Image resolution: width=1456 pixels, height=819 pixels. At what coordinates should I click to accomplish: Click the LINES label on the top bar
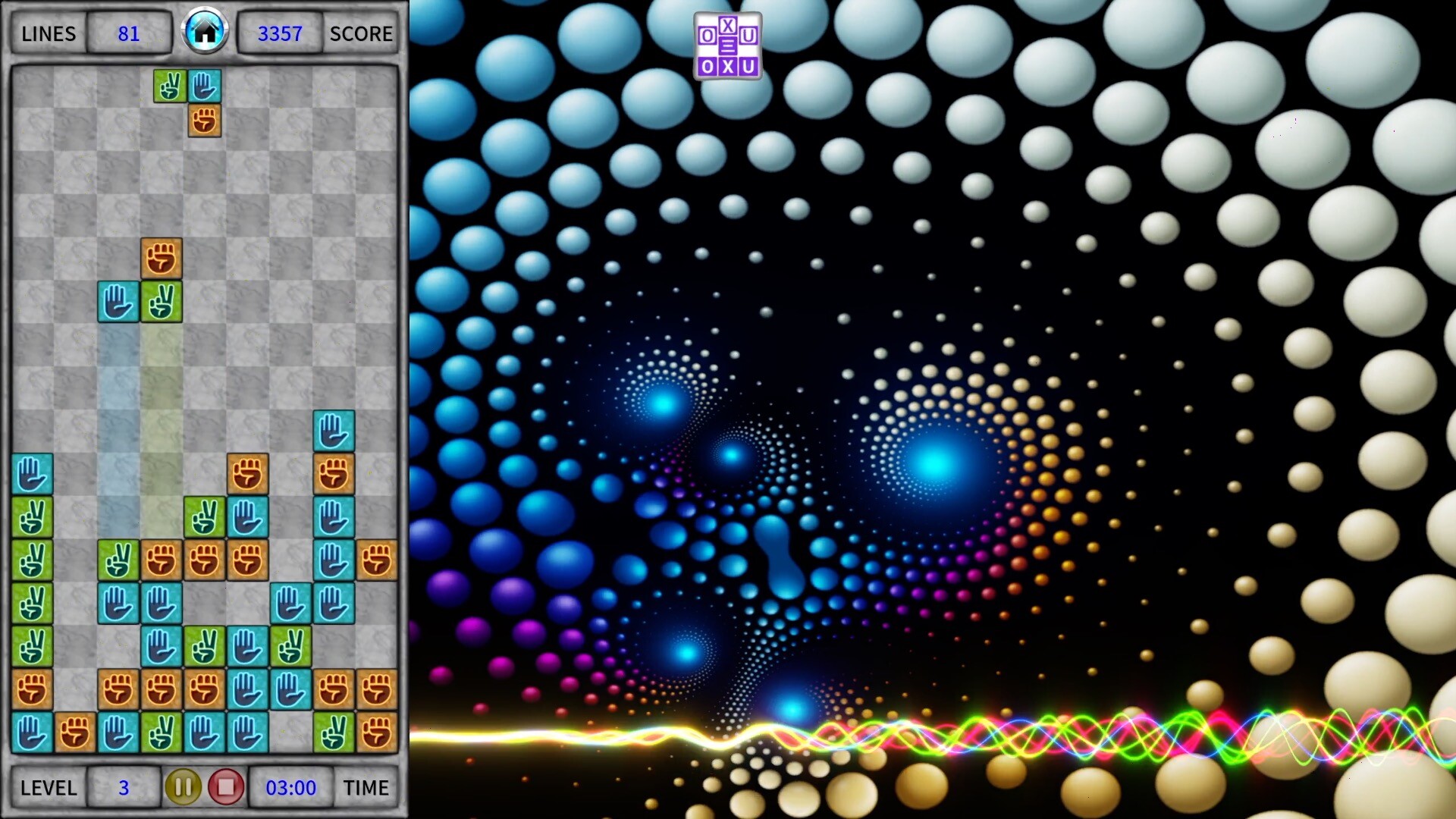point(49,33)
